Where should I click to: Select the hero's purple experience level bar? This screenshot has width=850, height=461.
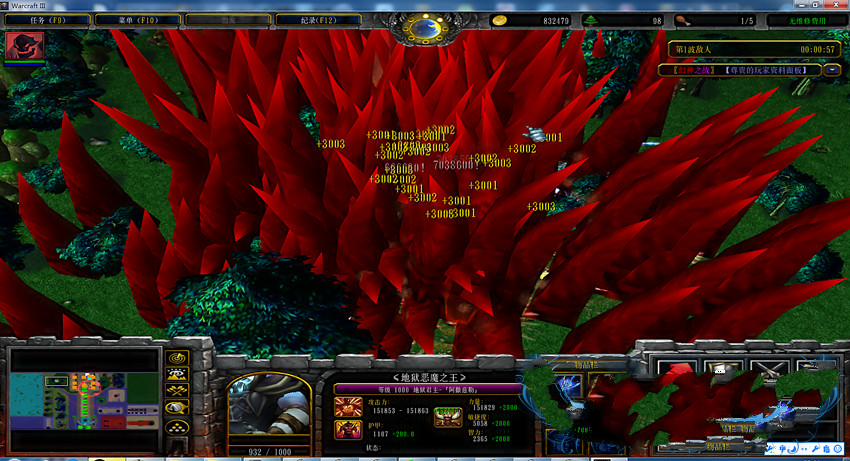click(428, 388)
